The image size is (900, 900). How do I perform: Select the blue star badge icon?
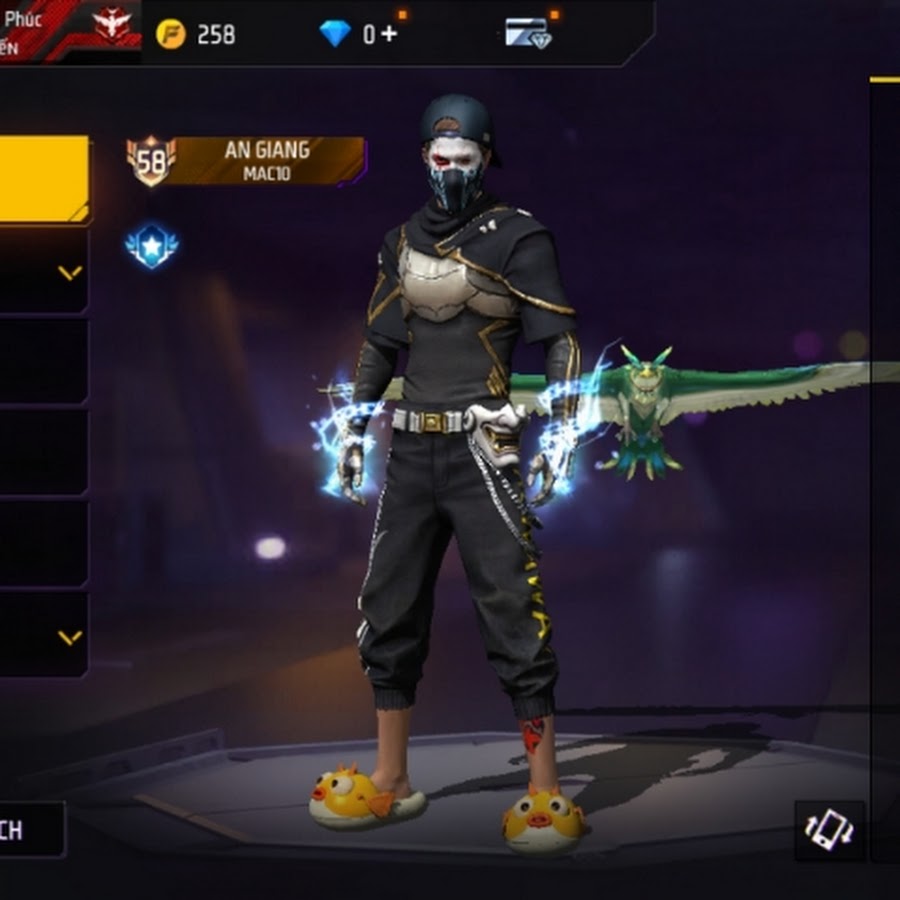click(151, 246)
